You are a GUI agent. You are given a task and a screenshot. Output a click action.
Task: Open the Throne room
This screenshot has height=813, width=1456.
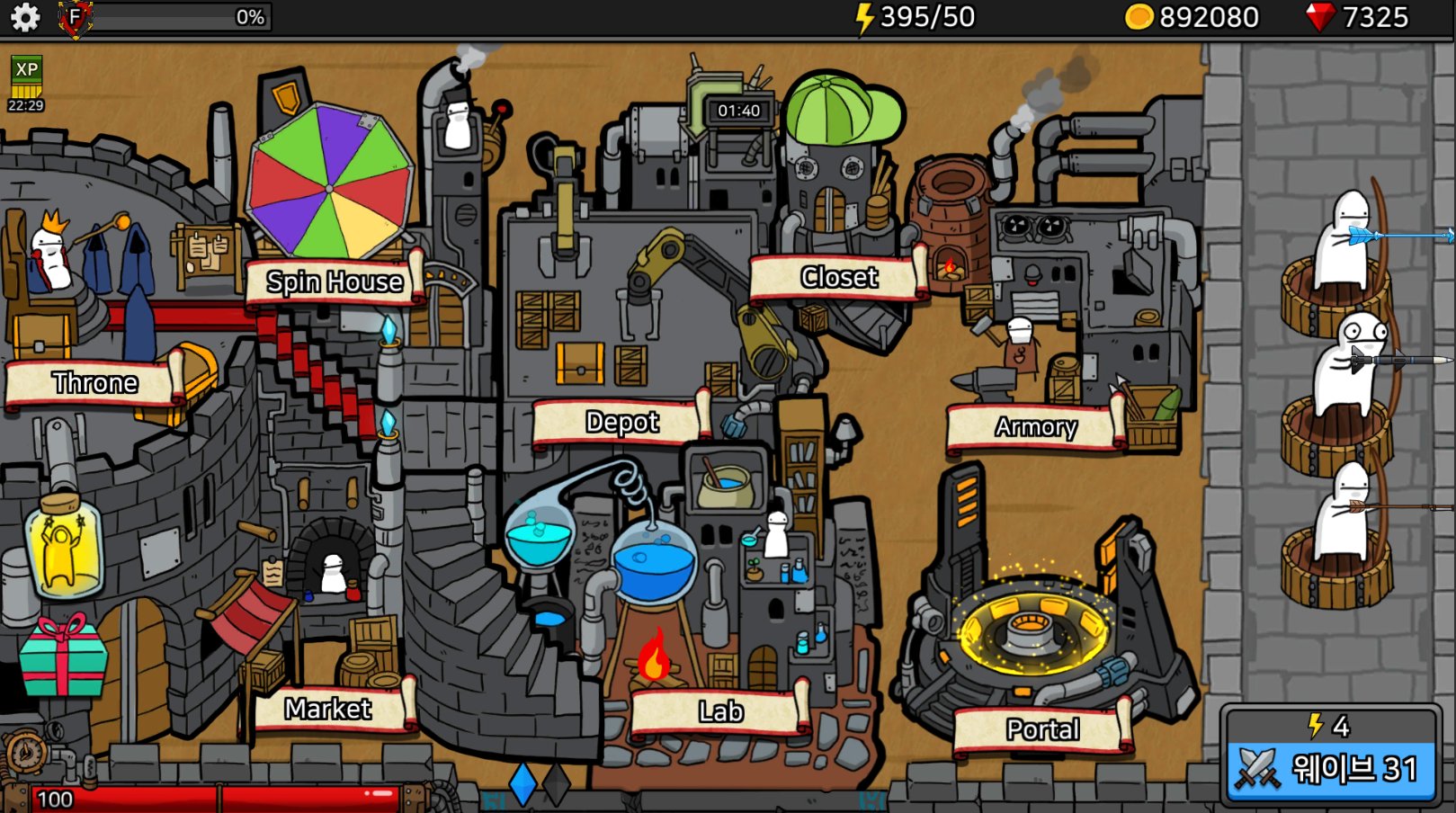94,382
